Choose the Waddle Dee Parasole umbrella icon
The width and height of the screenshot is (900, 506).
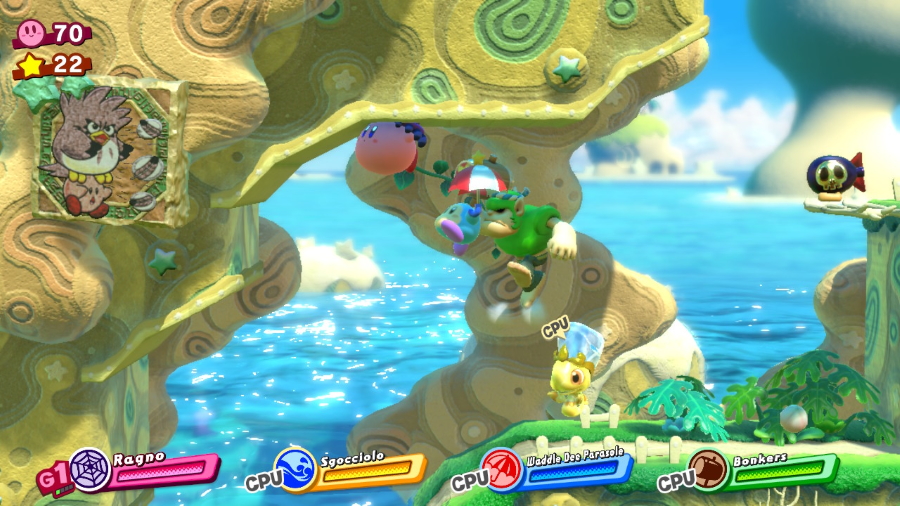click(x=503, y=468)
